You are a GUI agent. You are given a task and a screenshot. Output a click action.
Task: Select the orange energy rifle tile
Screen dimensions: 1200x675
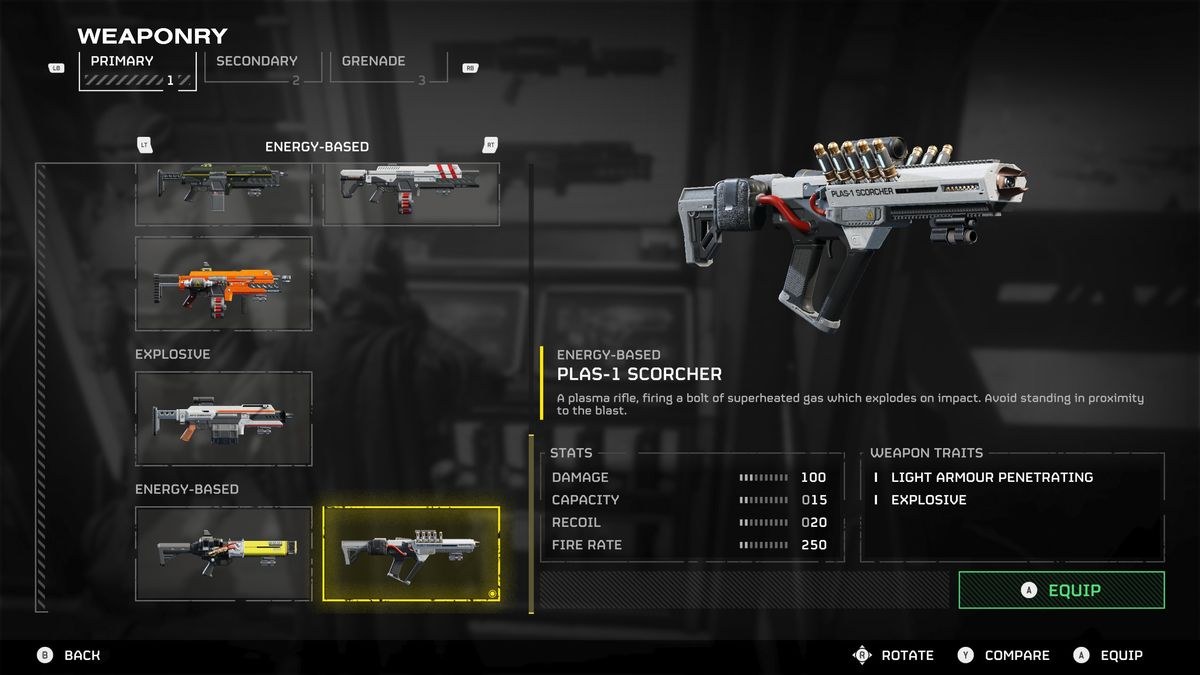coord(223,283)
